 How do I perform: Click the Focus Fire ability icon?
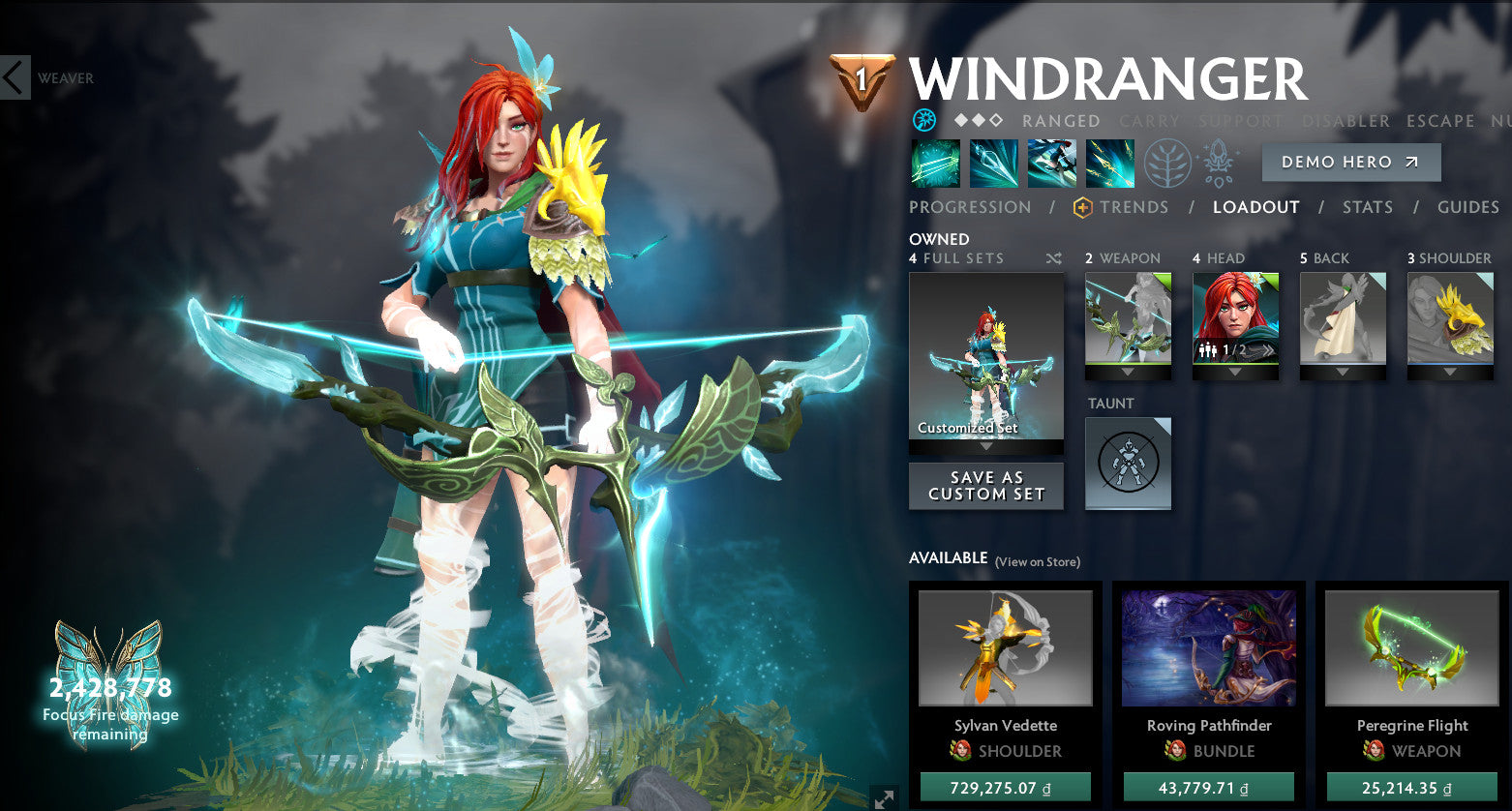1108,163
